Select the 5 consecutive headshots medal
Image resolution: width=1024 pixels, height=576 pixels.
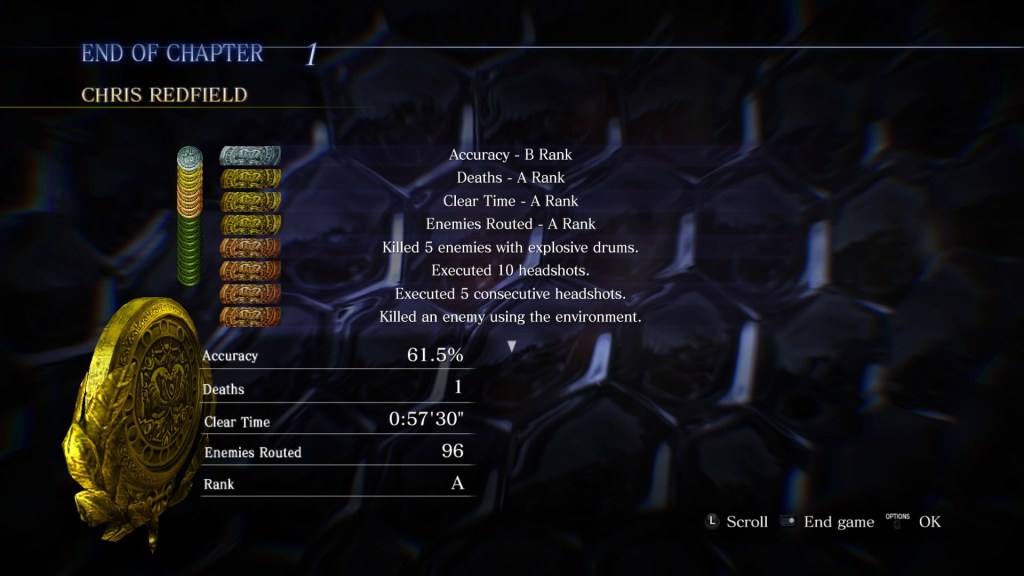[510, 294]
